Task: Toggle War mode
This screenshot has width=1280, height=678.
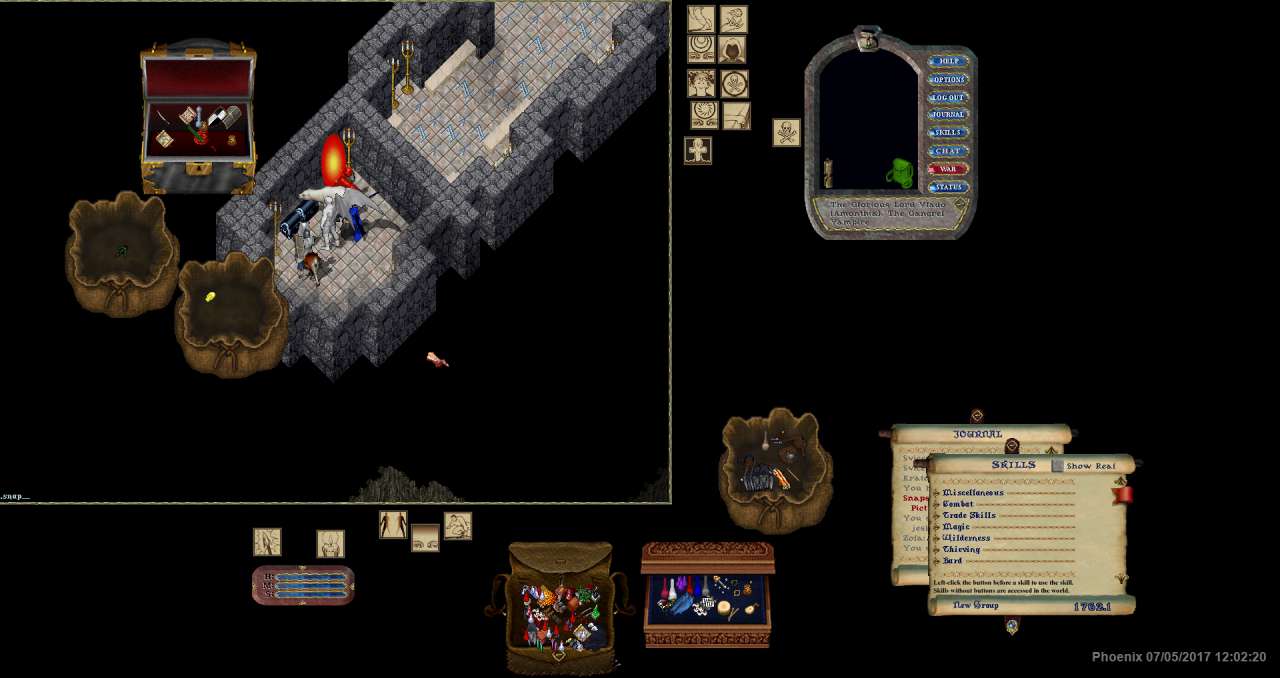Action: (x=947, y=169)
